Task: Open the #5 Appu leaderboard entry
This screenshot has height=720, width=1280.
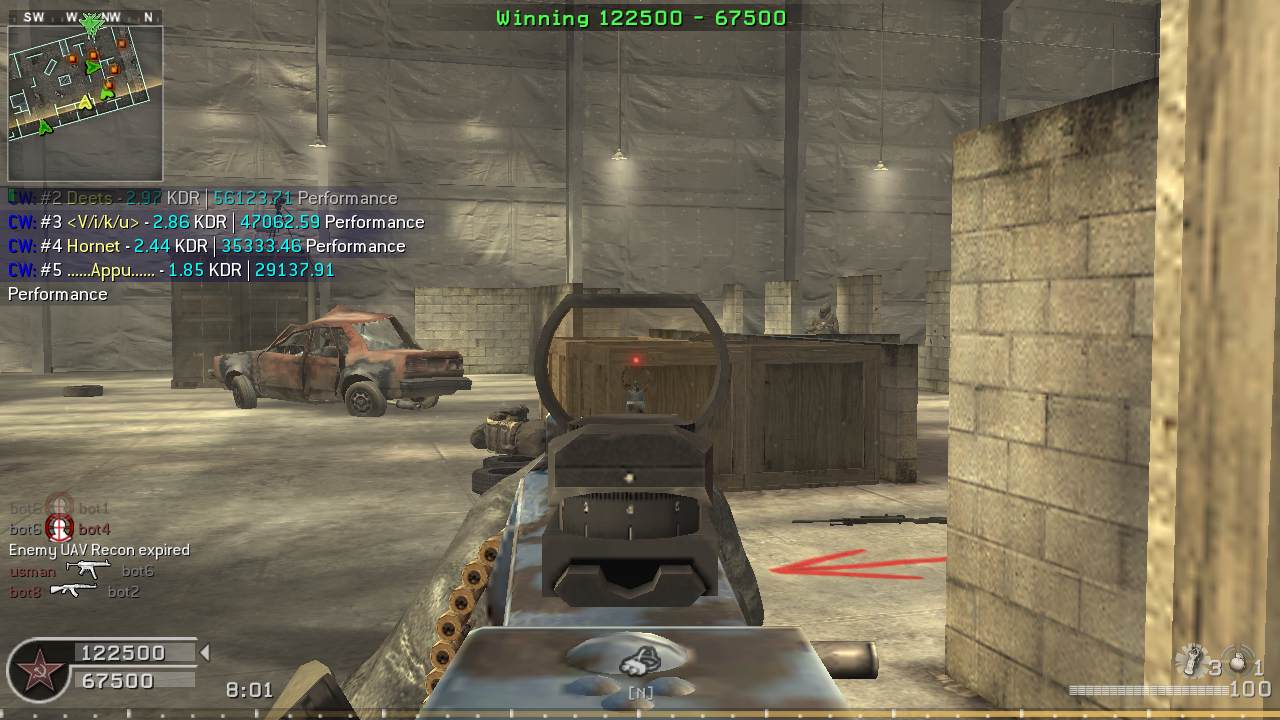Action: 171,270
